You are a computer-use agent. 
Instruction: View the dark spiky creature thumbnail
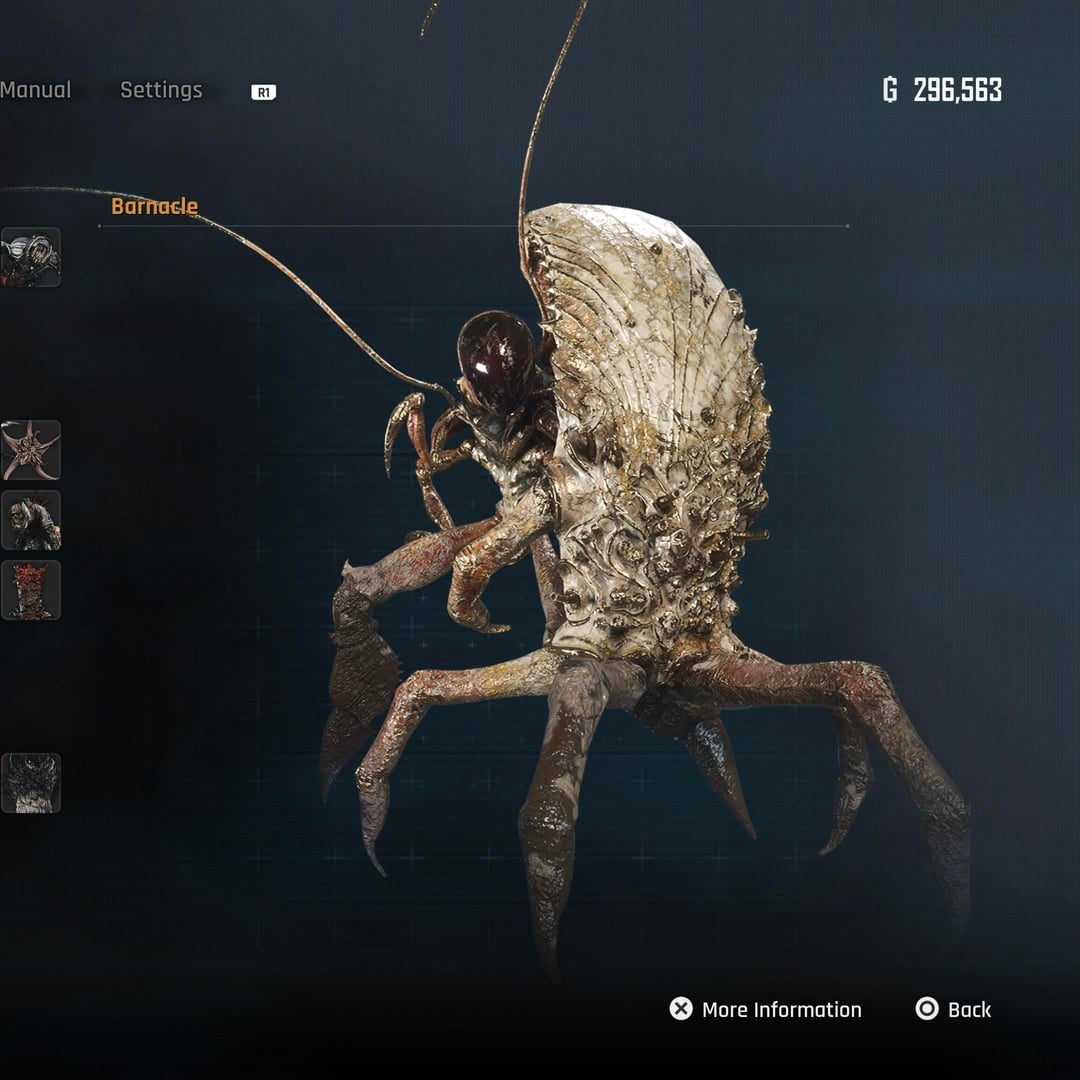tap(30, 783)
